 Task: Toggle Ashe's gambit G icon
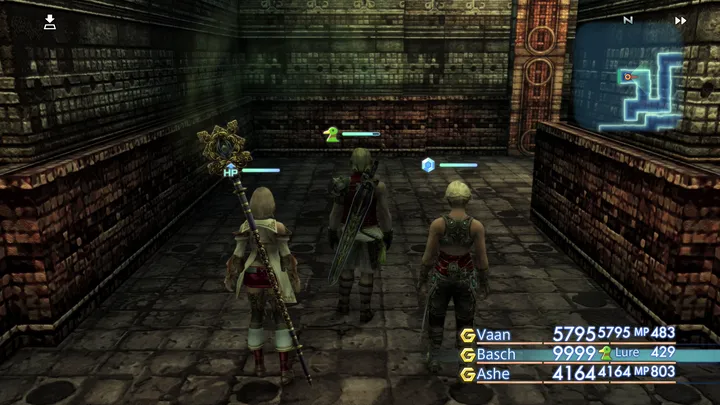(466, 374)
